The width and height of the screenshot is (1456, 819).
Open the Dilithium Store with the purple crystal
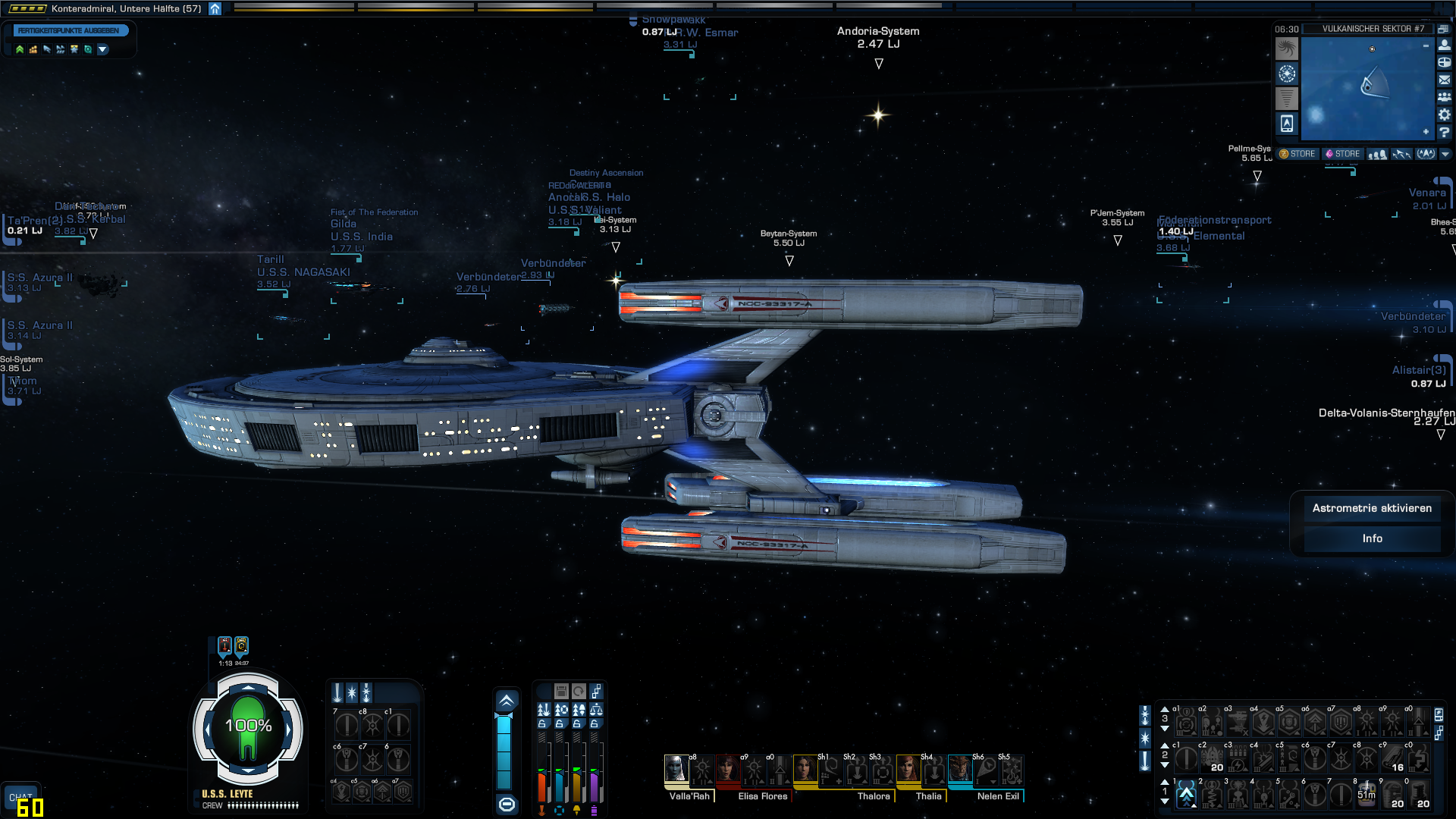pyautogui.click(x=1342, y=154)
